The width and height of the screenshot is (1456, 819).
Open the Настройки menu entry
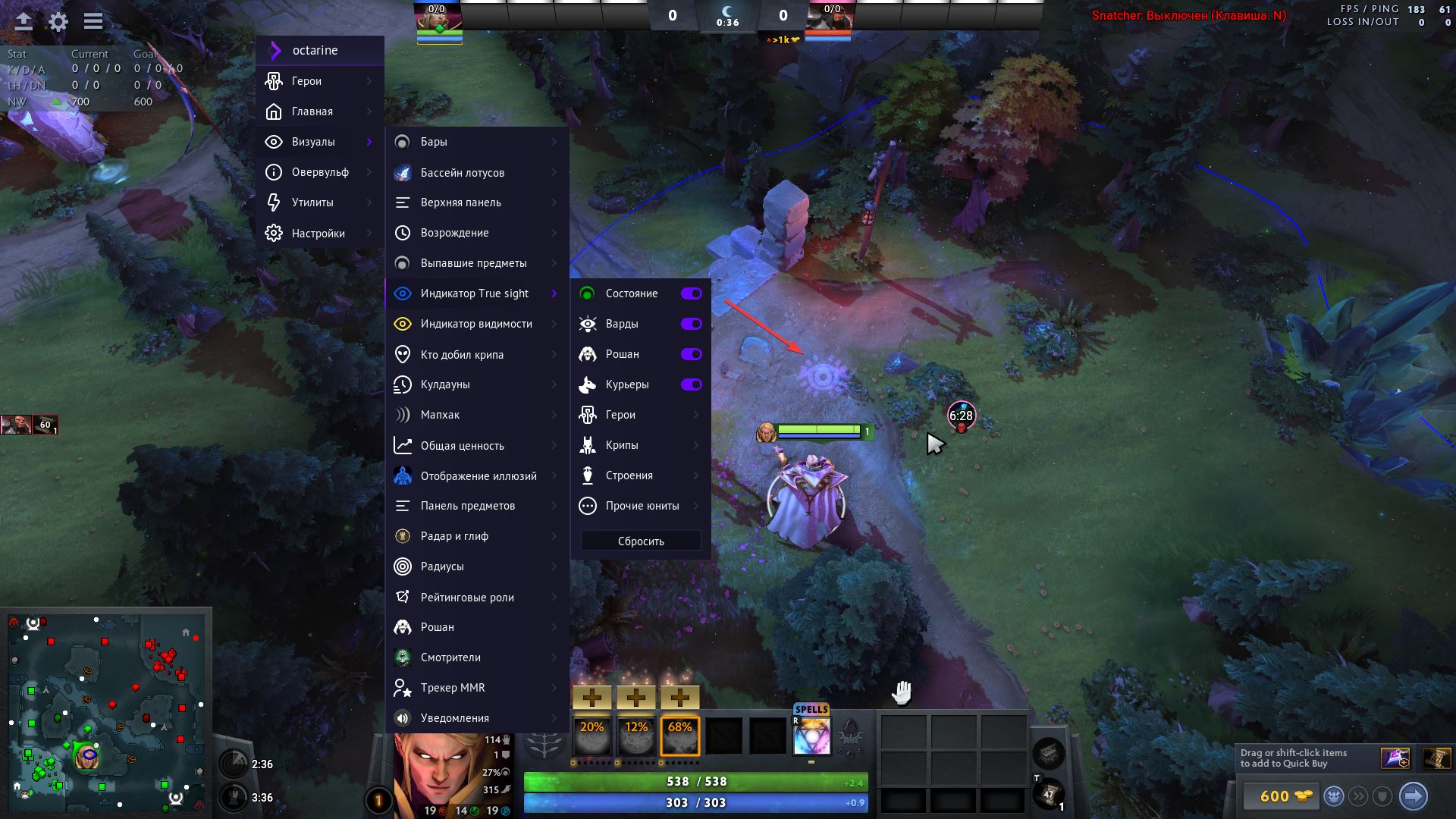tap(319, 234)
